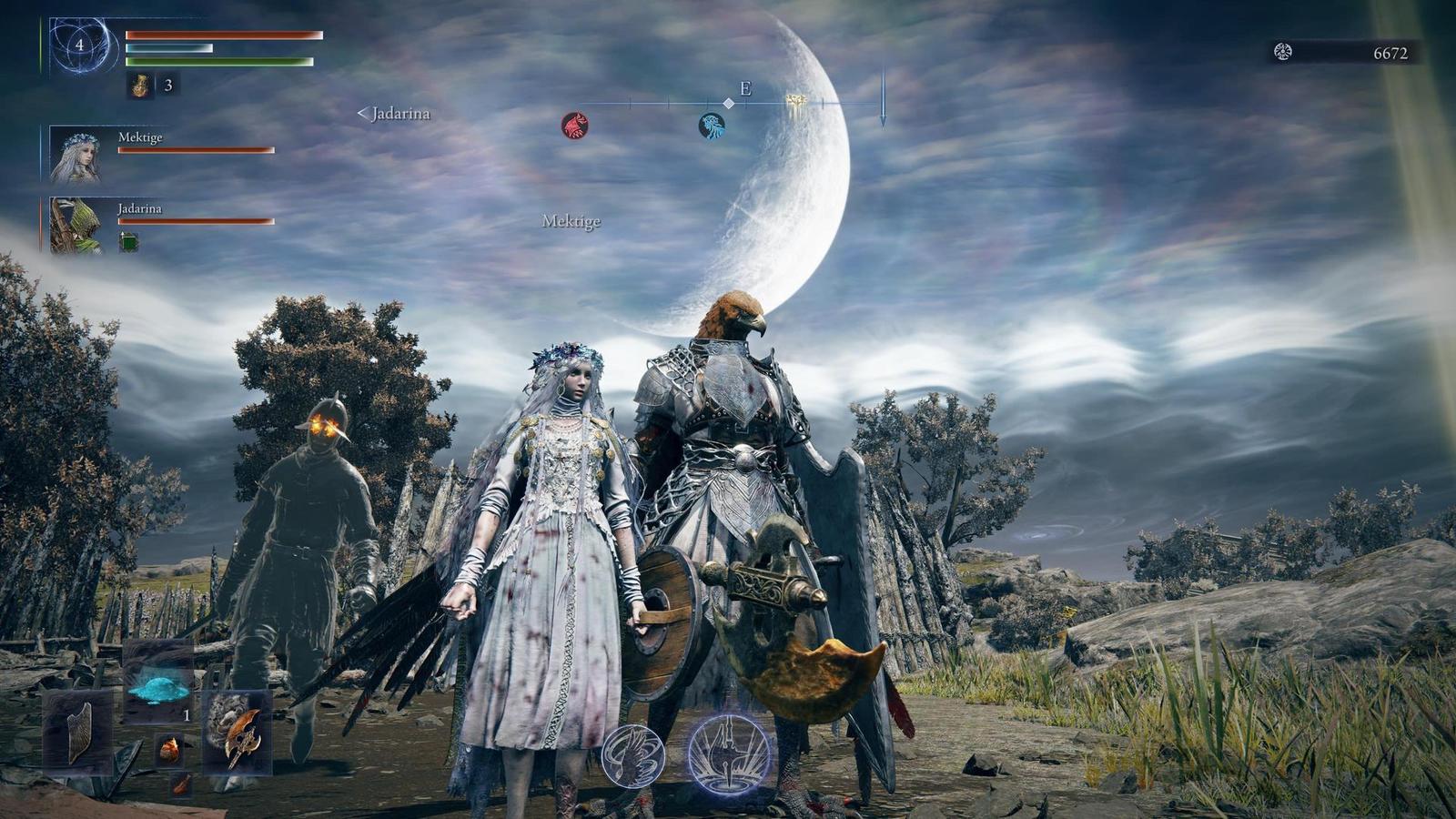Screen dimensions: 1456x819
Task: Click the E direction letter on the compass
Action: click(745, 88)
